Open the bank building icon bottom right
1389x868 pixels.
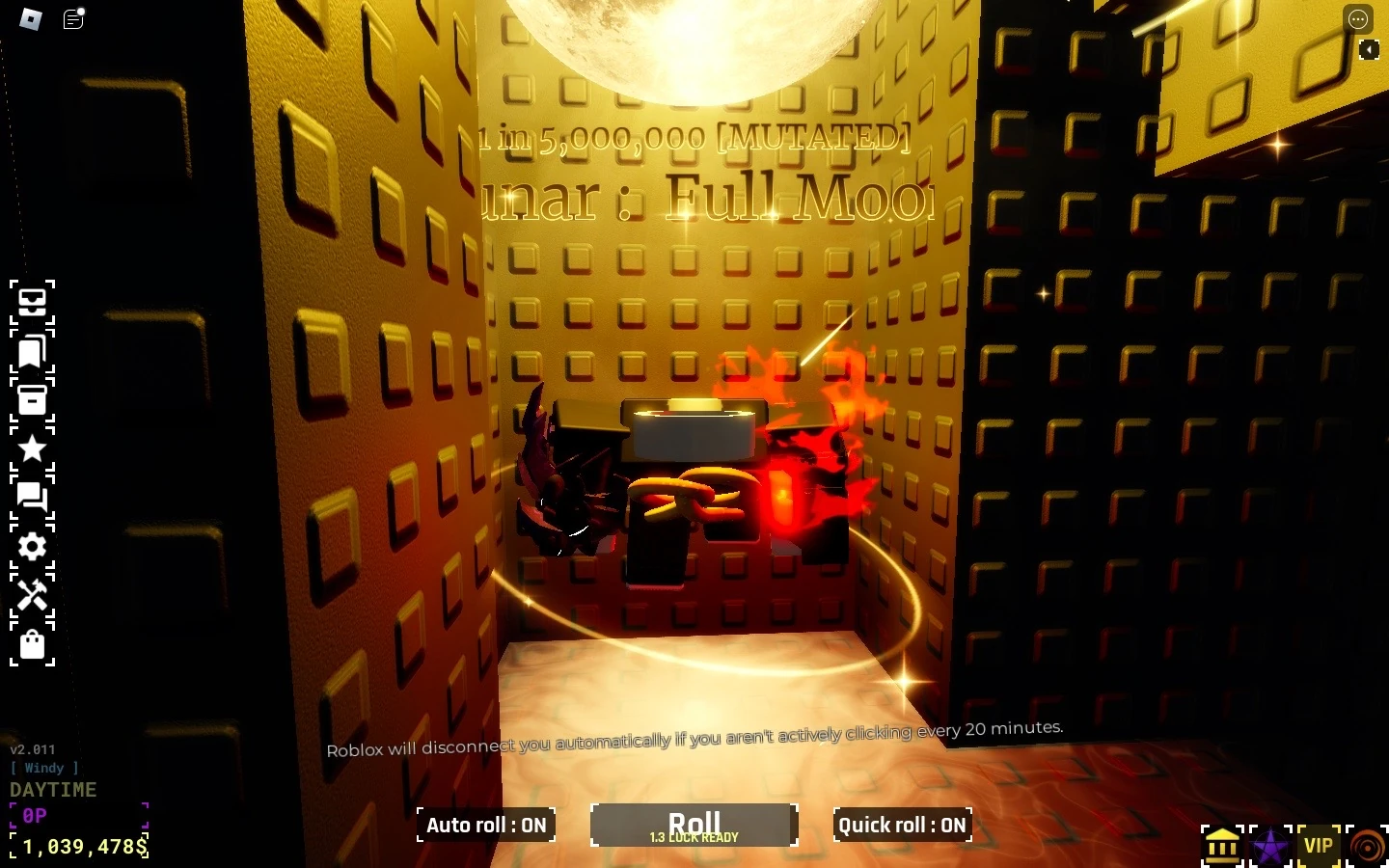1222,844
